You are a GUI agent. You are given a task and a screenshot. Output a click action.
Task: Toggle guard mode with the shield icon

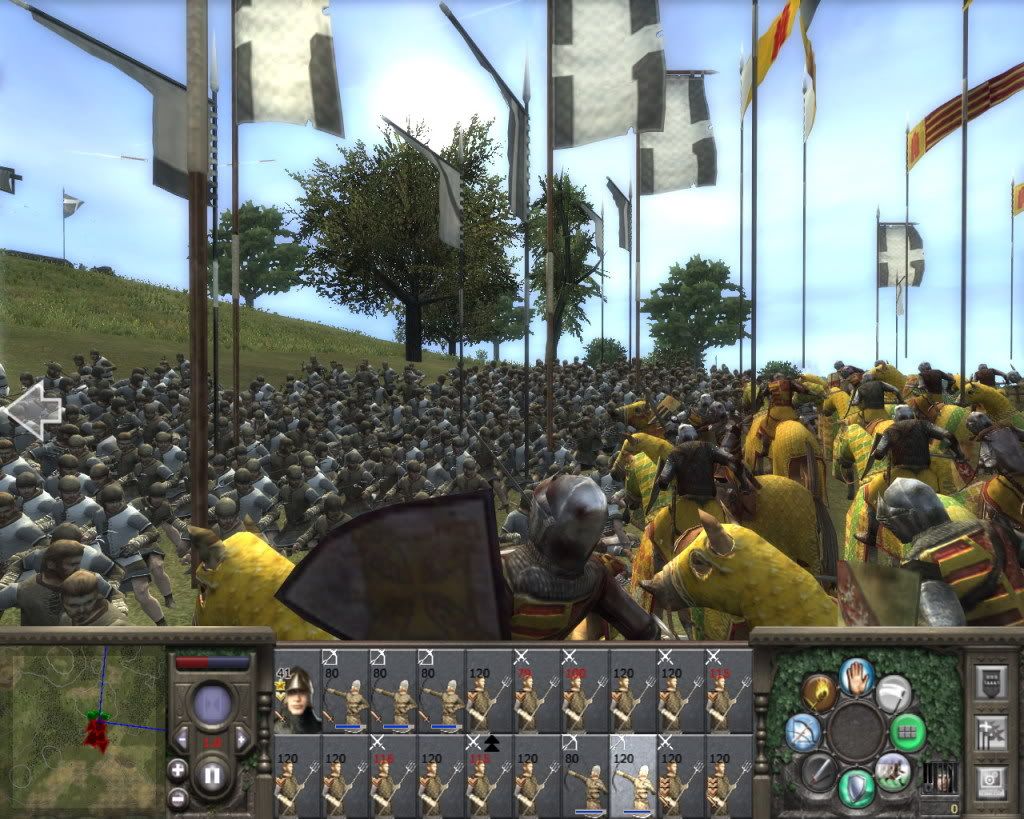(856, 787)
